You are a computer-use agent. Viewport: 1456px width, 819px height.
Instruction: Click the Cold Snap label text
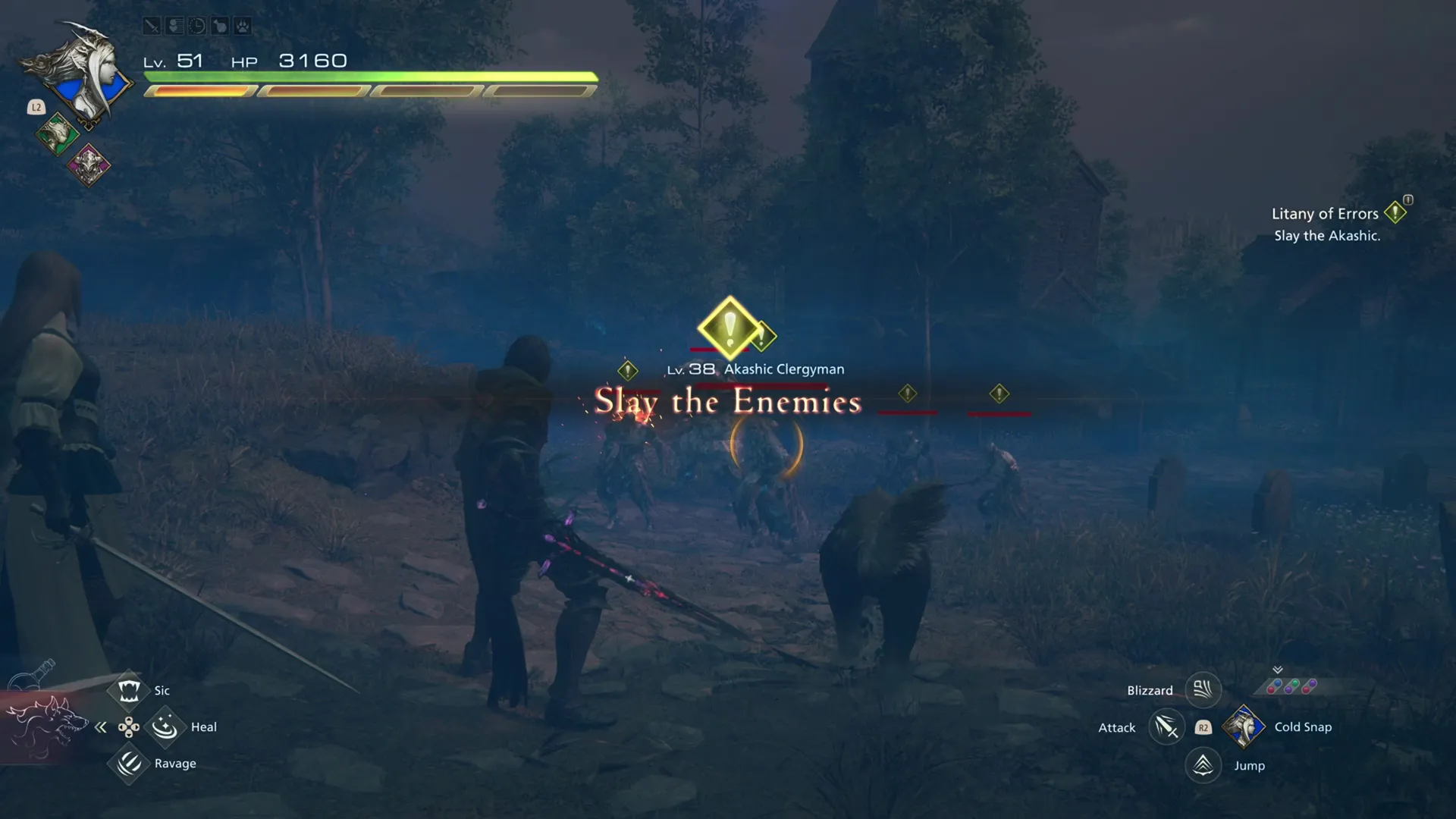pos(1303,726)
